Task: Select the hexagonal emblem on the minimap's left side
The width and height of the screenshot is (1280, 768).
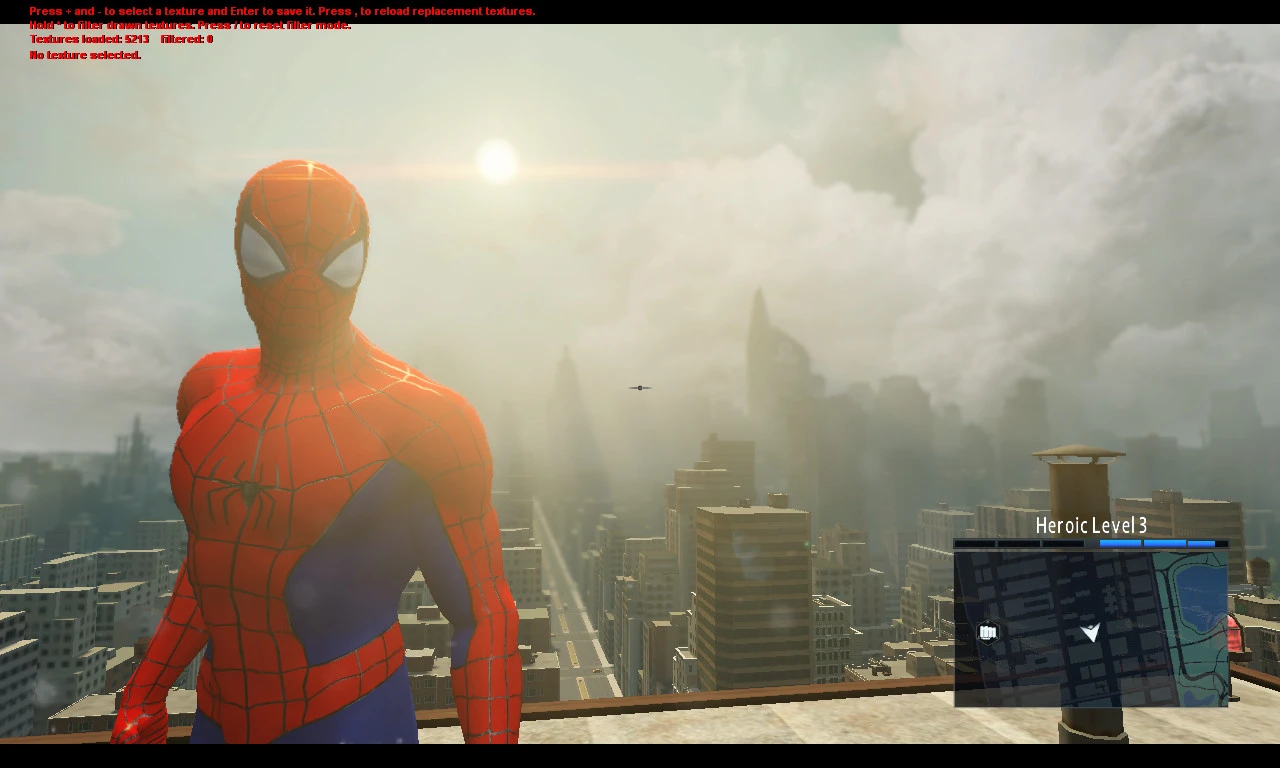Action: coord(988,632)
